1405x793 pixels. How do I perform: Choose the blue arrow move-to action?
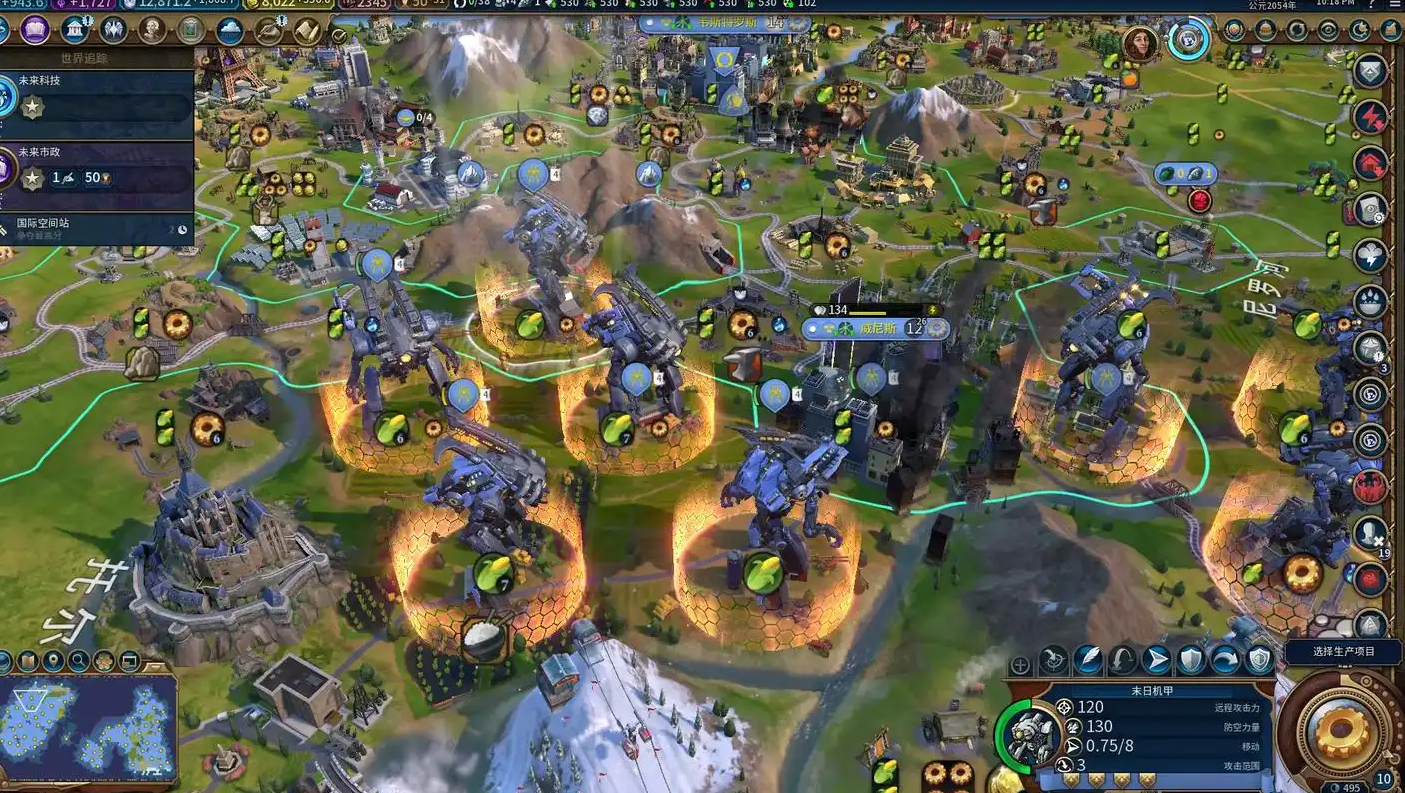click(x=1156, y=659)
